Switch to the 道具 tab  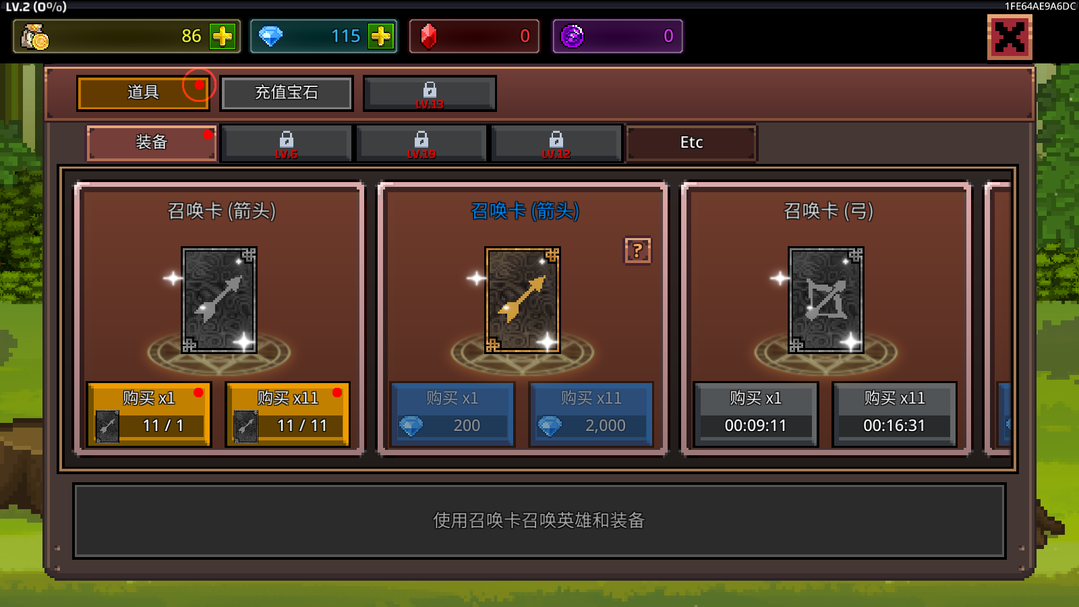[x=143, y=93]
